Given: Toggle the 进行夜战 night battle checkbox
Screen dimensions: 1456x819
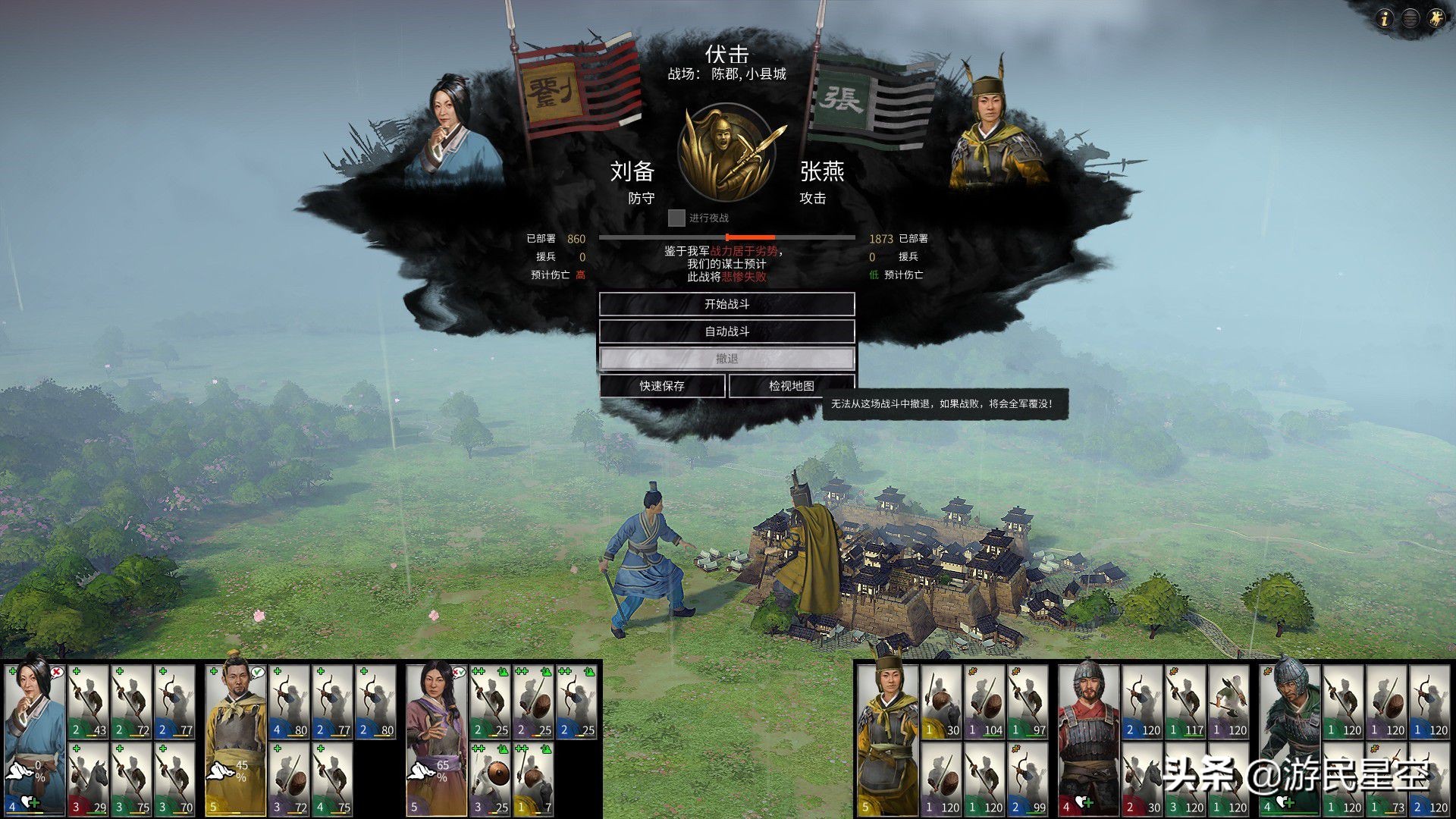Looking at the screenshot, I should coord(676,218).
